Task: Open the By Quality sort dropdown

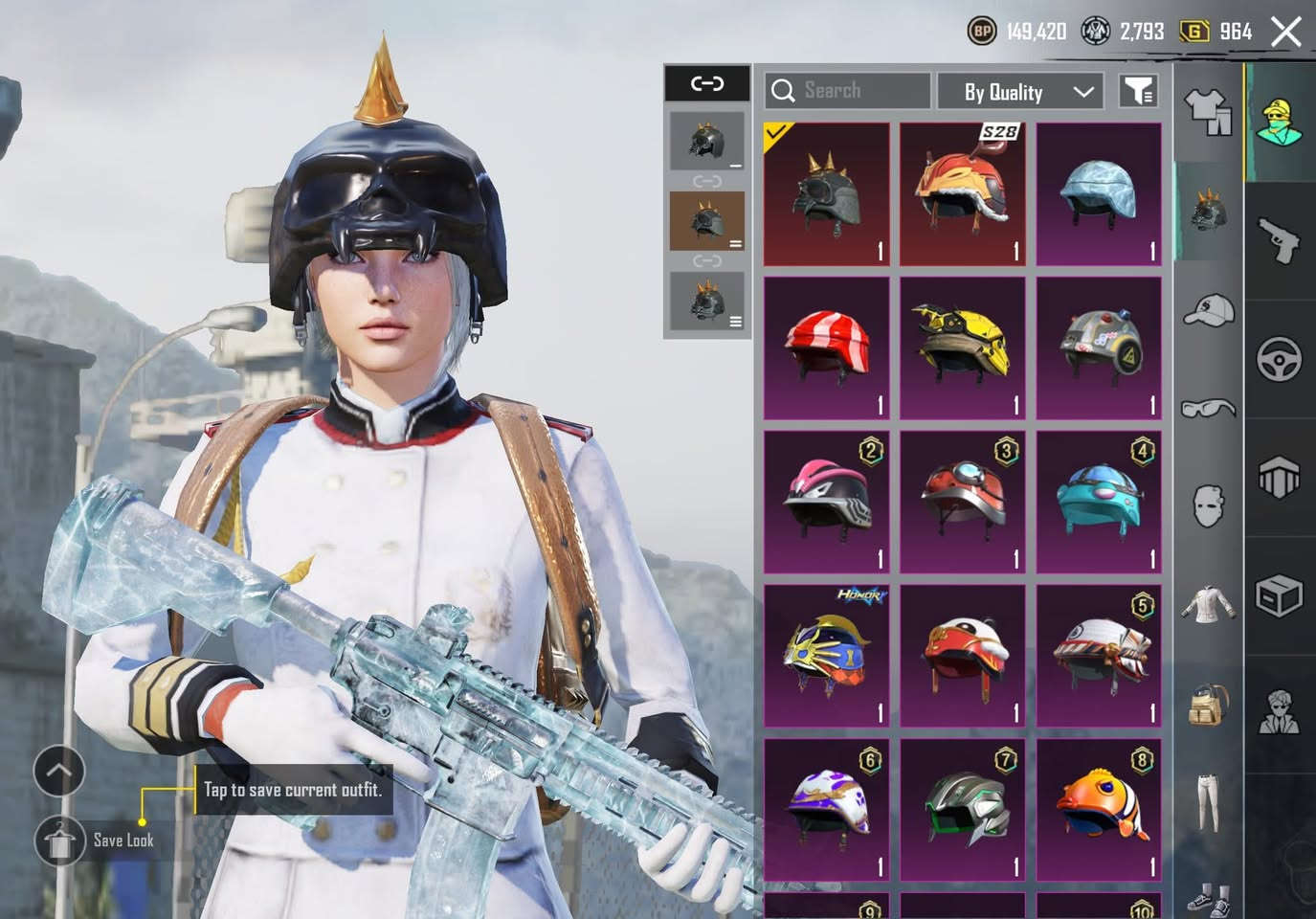Action: [1020, 92]
